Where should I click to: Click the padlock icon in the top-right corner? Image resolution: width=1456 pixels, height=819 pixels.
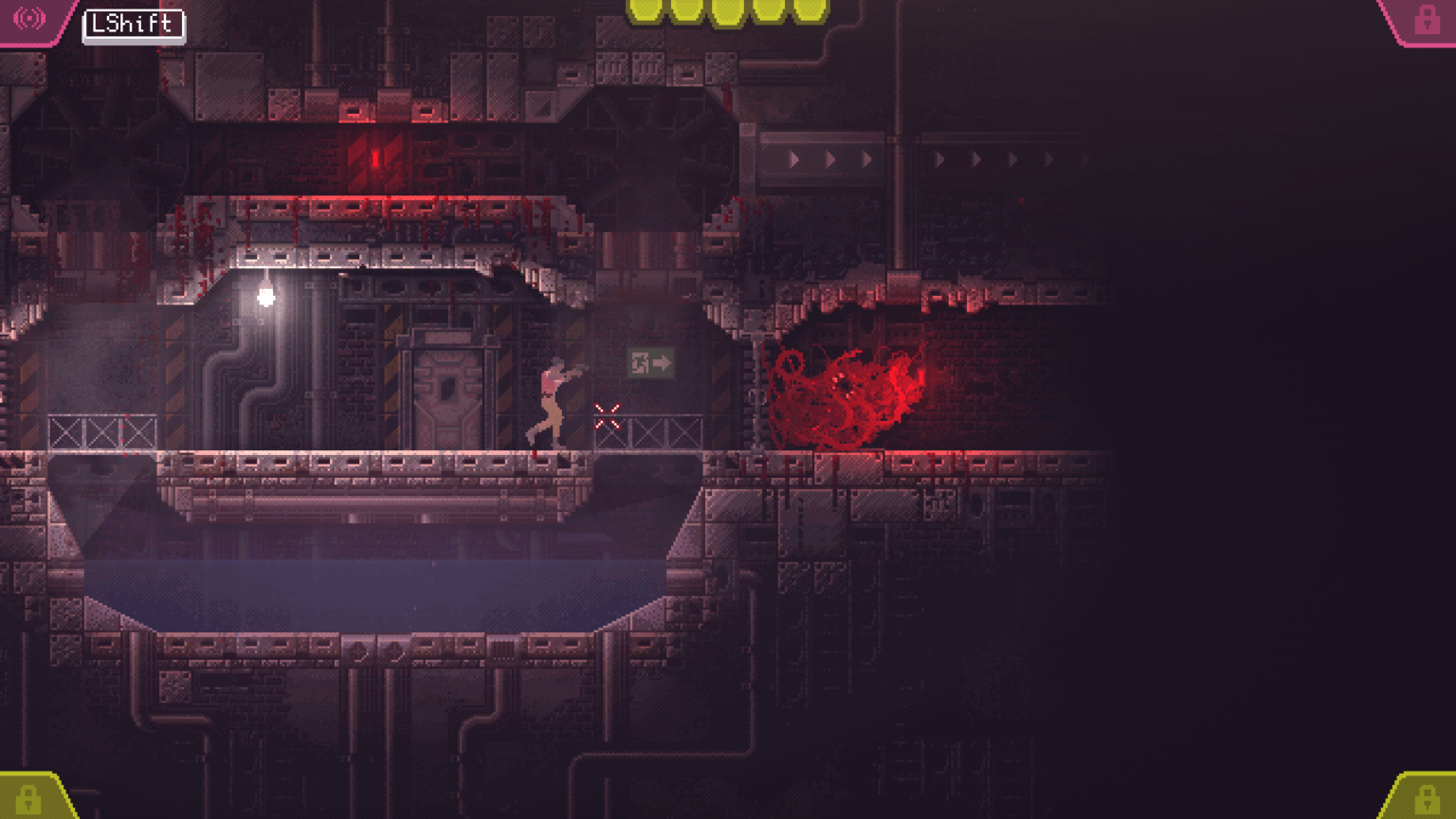tap(1426, 19)
